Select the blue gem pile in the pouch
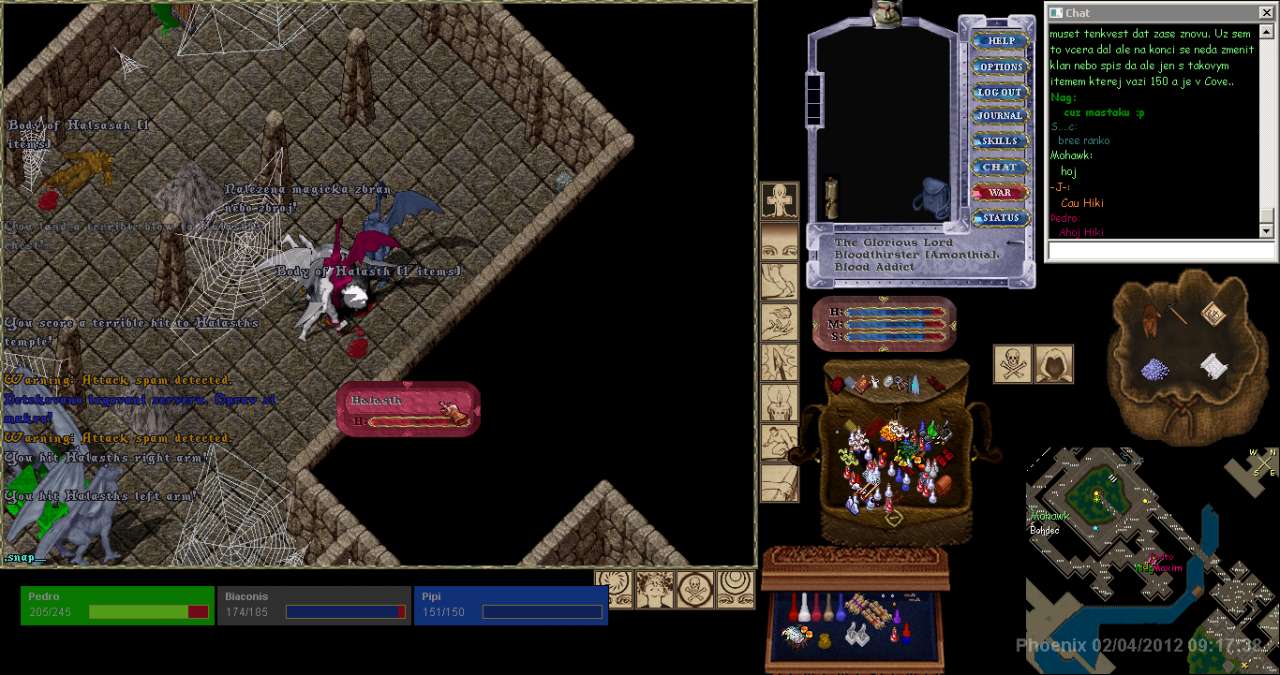 (1157, 370)
